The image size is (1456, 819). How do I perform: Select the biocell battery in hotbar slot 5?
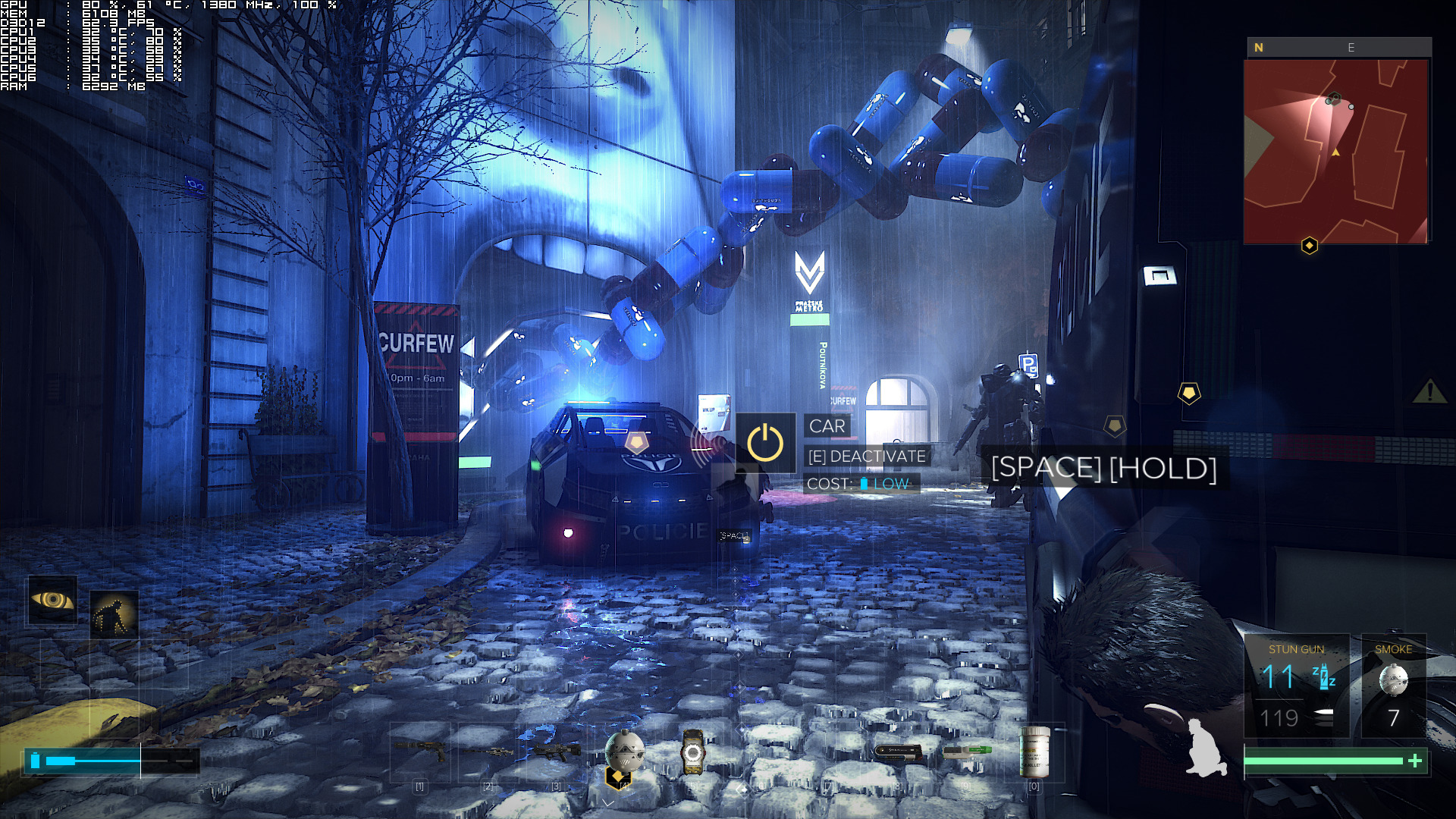tap(692, 752)
